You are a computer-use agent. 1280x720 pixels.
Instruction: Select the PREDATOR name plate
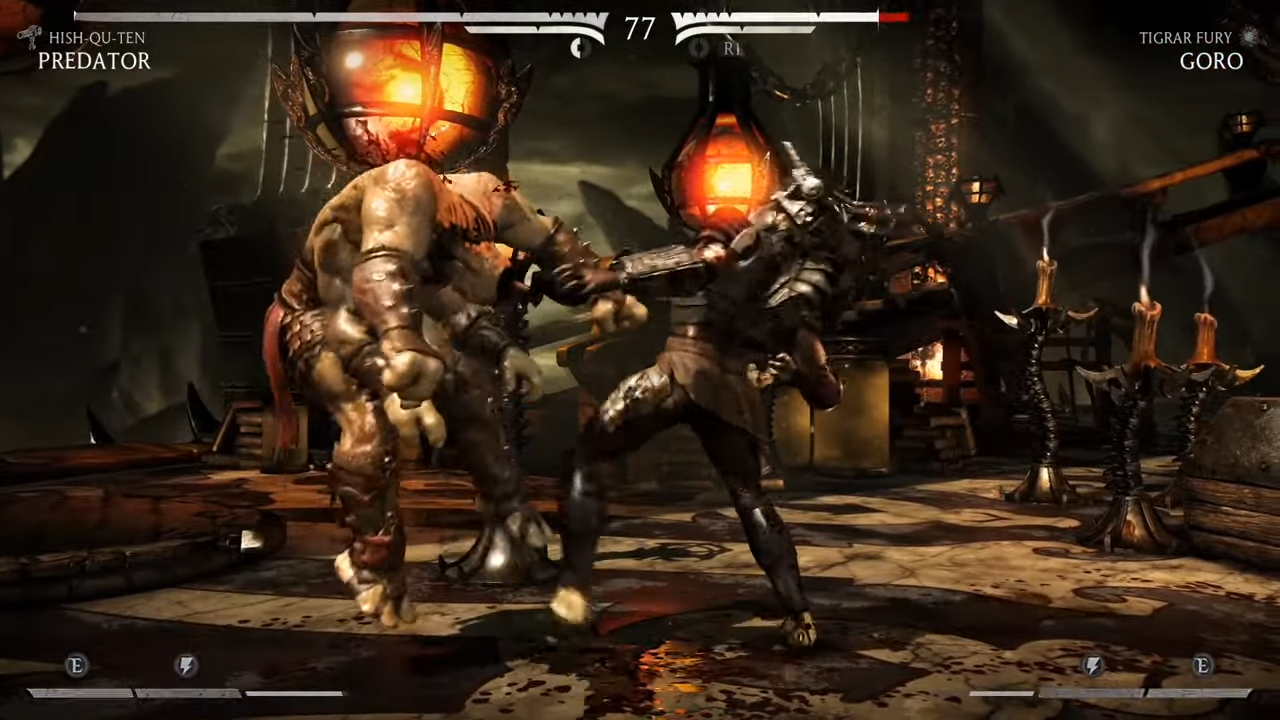coord(94,61)
